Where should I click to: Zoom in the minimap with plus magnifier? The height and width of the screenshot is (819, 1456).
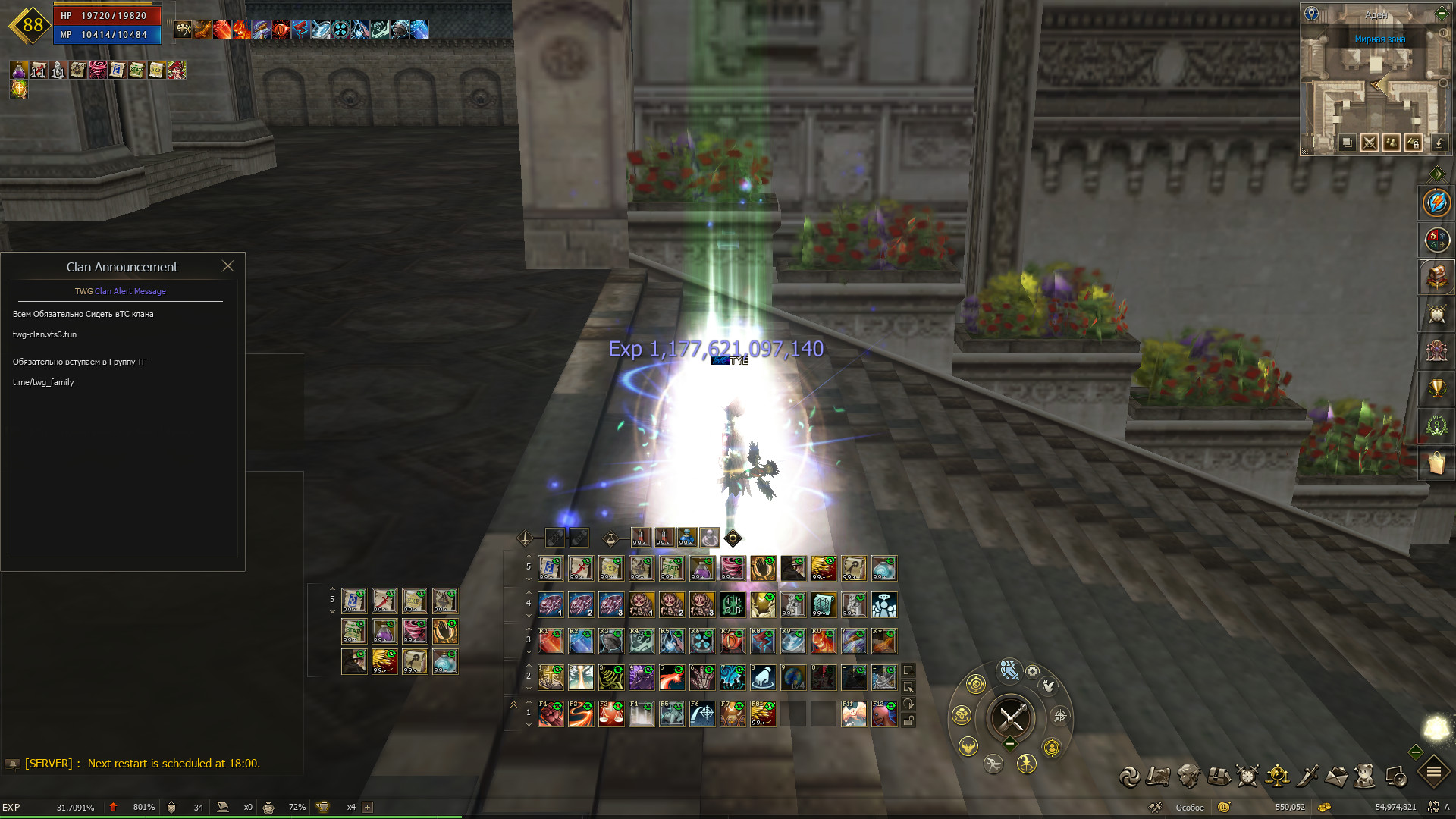[x=1443, y=33]
